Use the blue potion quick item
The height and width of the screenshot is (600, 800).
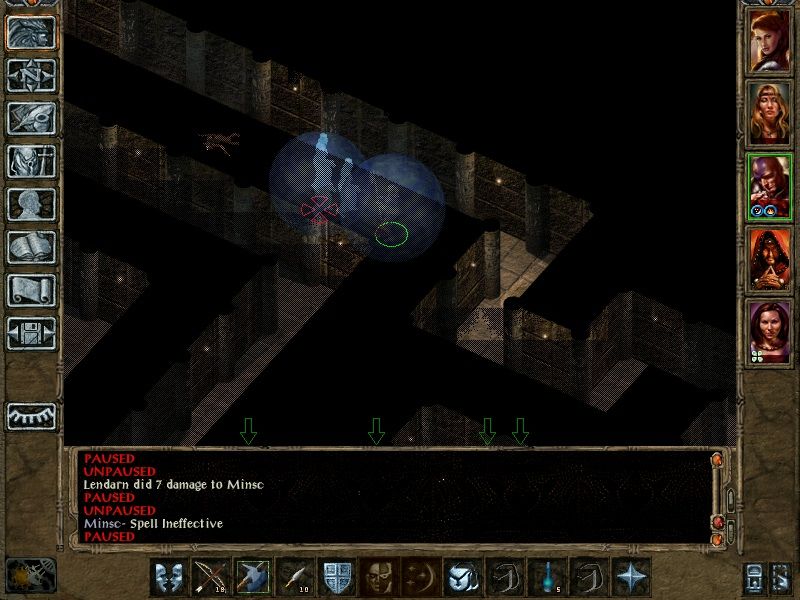coord(544,577)
